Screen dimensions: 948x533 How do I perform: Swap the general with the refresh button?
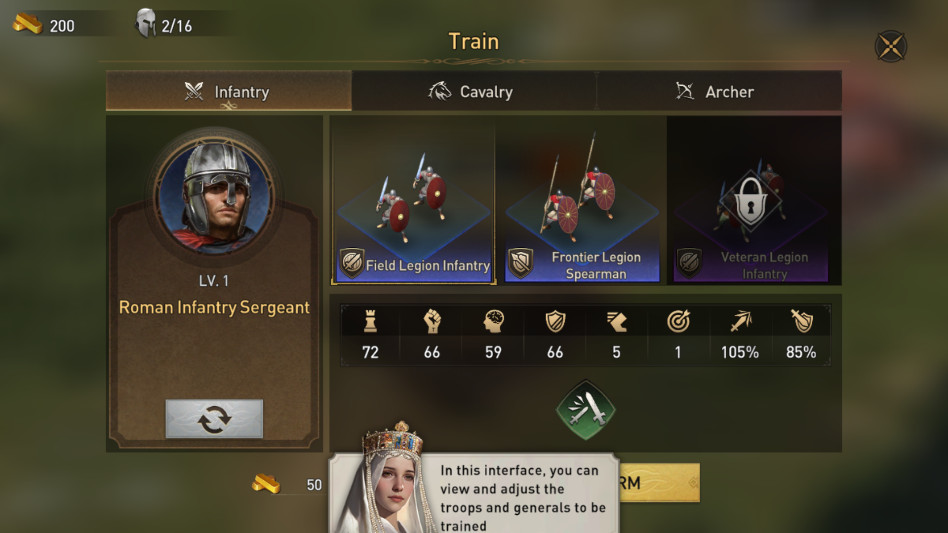pyautogui.click(x=214, y=419)
